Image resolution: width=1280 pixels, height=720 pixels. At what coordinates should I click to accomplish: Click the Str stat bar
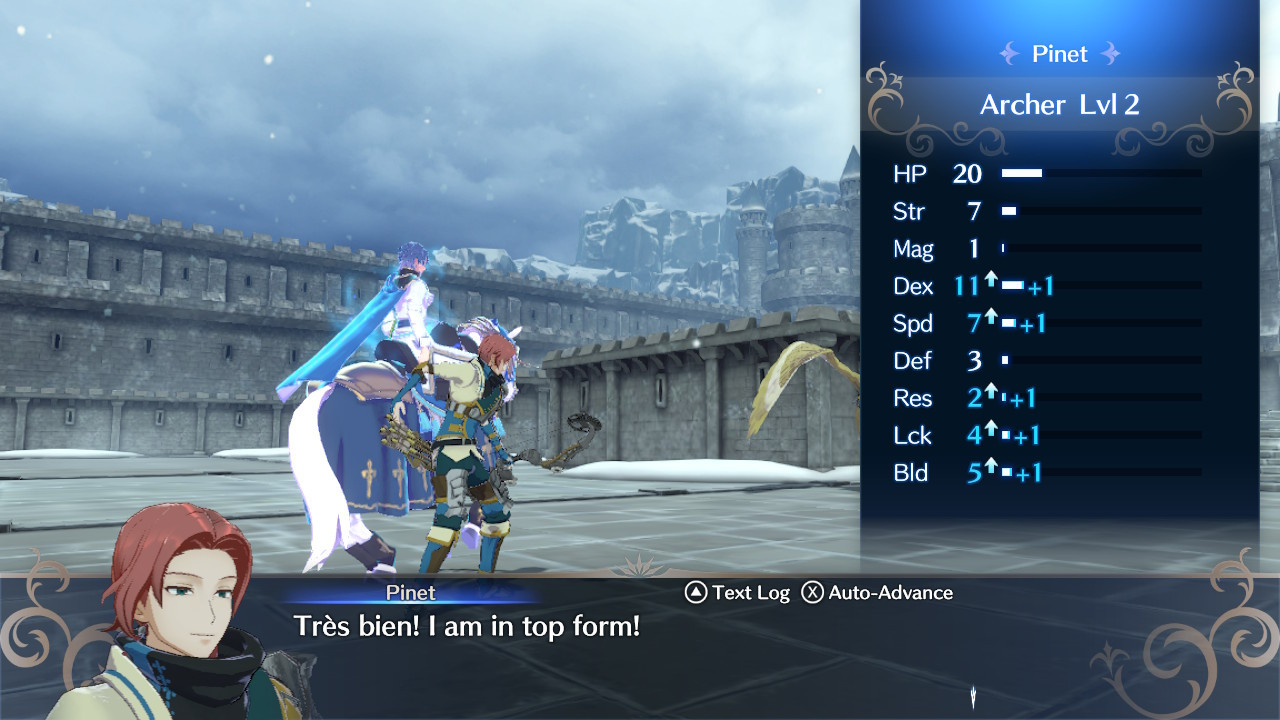(x=1100, y=211)
